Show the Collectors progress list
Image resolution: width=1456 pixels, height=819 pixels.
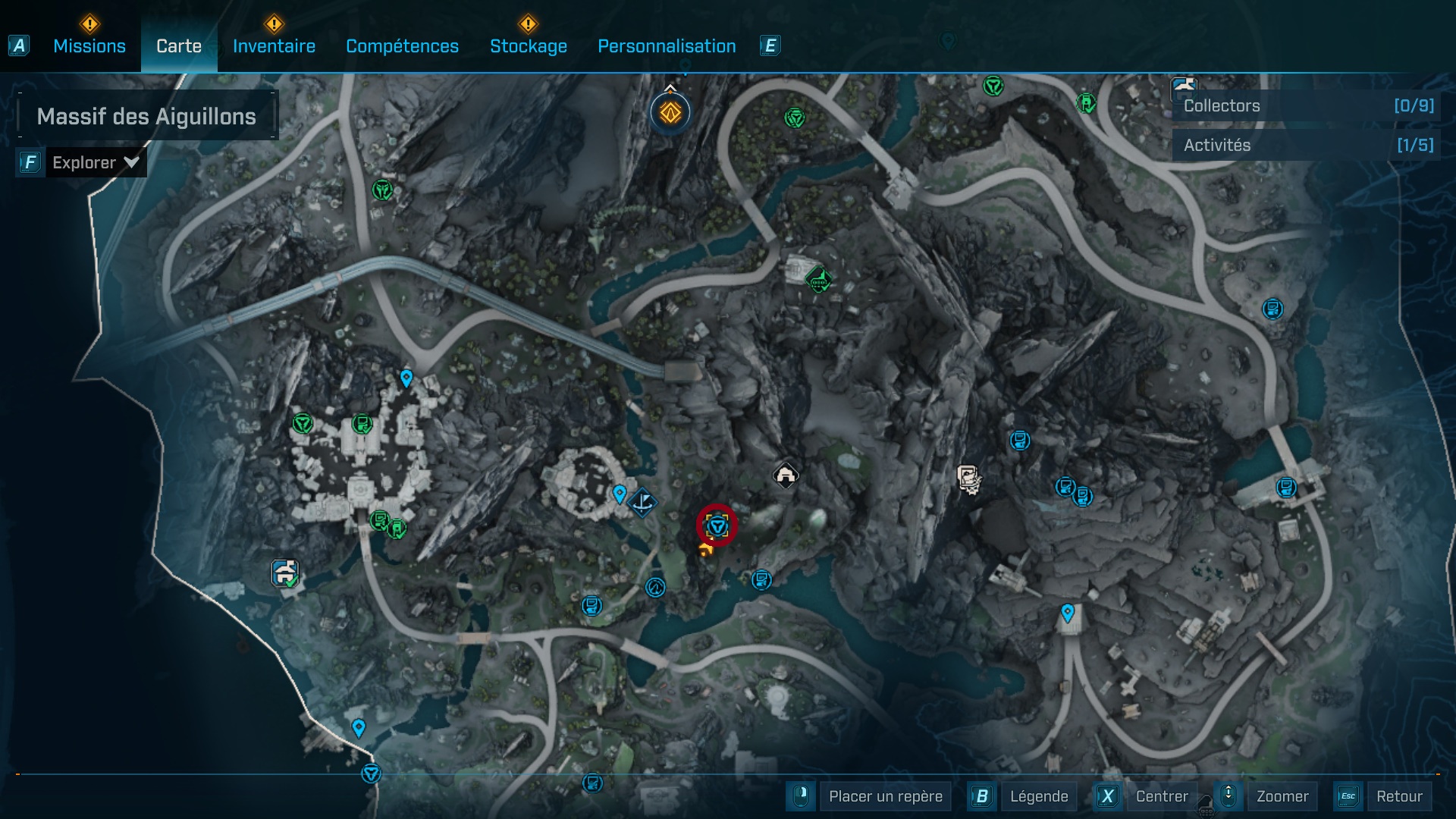coord(1307,106)
